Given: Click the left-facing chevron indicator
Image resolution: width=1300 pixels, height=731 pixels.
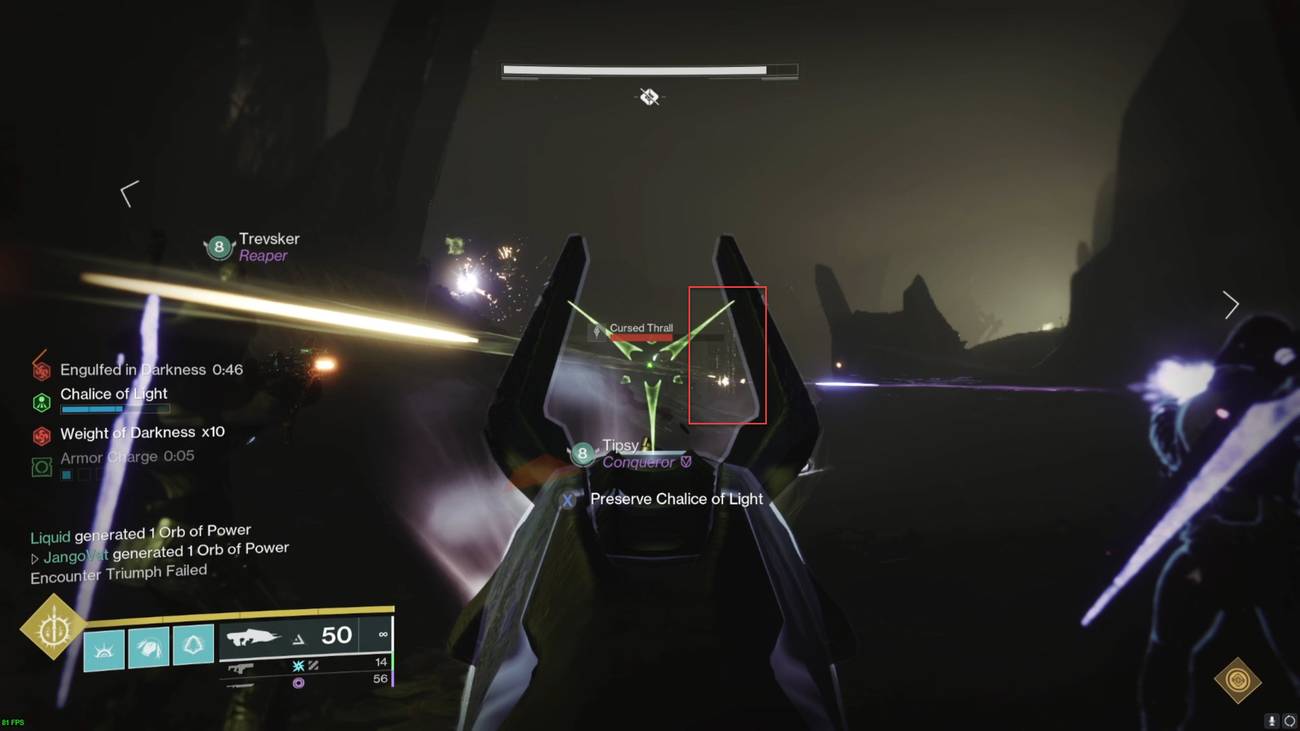Looking at the screenshot, I should 128,192.
